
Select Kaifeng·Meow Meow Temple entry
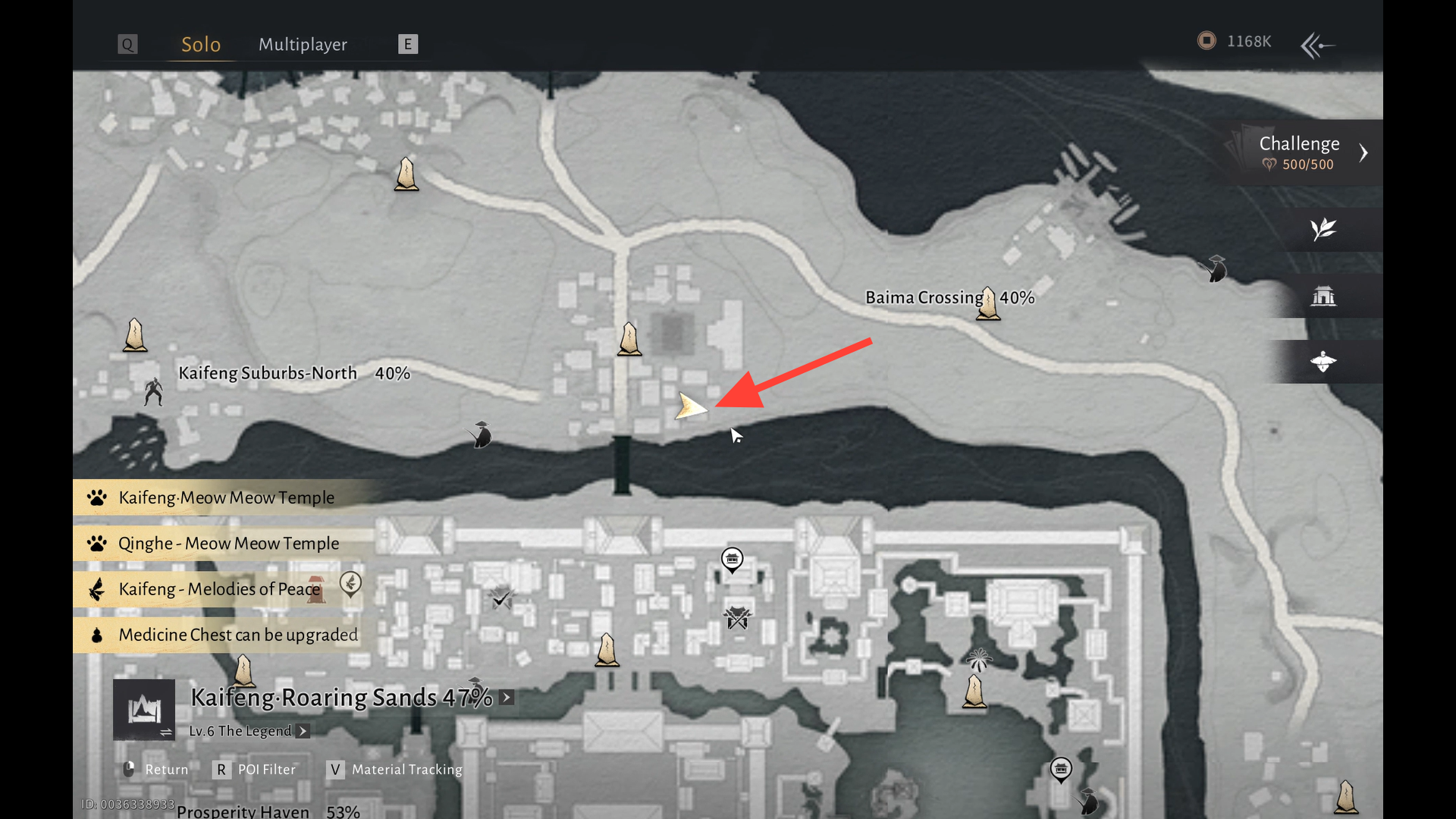tap(226, 497)
